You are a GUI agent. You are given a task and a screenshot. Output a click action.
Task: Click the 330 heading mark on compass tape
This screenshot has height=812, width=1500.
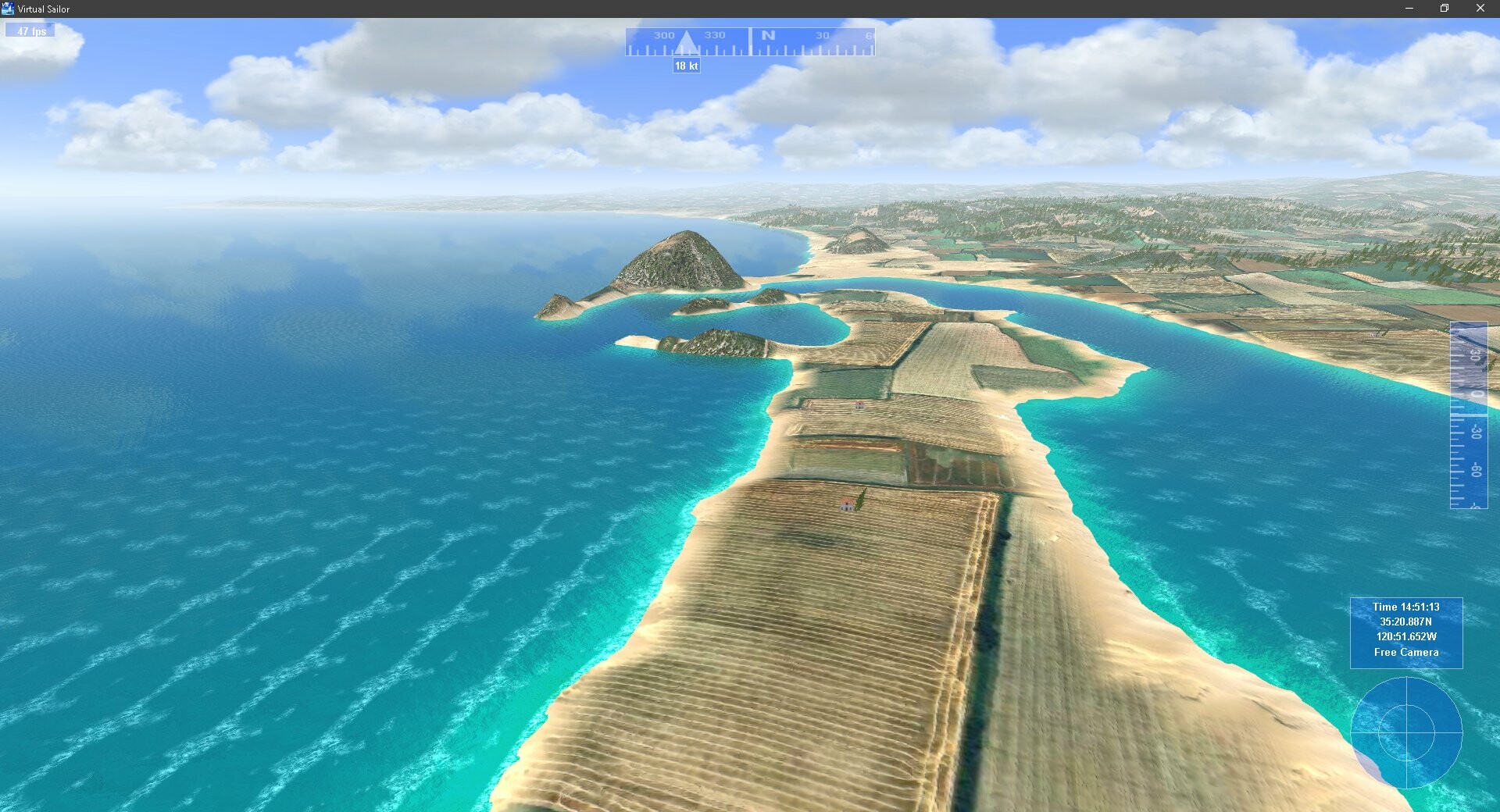click(714, 35)
